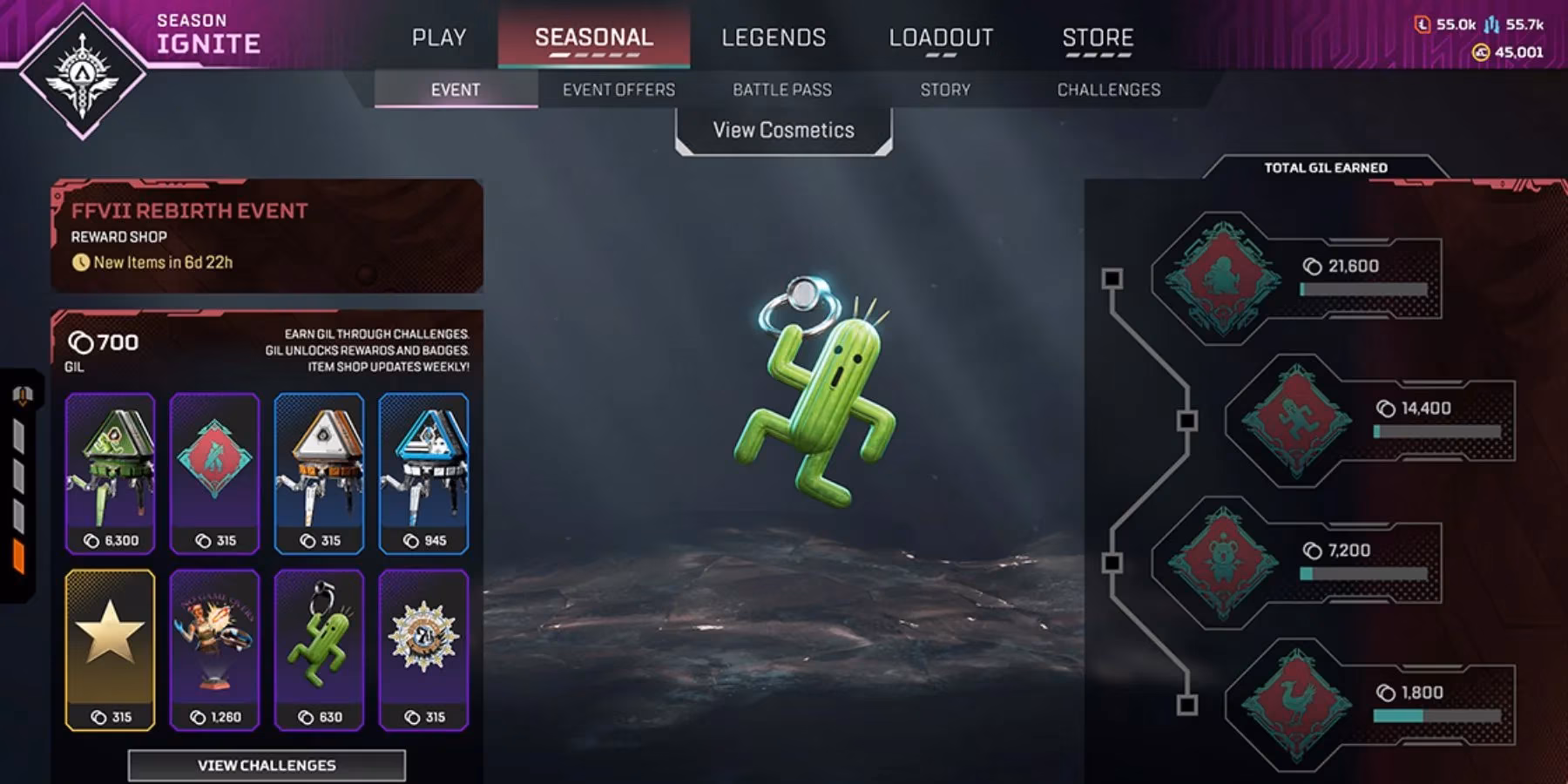Open the Battle Pass sub-tab
This screenshot has height=784, width=1568.
[x=782, y=90]
